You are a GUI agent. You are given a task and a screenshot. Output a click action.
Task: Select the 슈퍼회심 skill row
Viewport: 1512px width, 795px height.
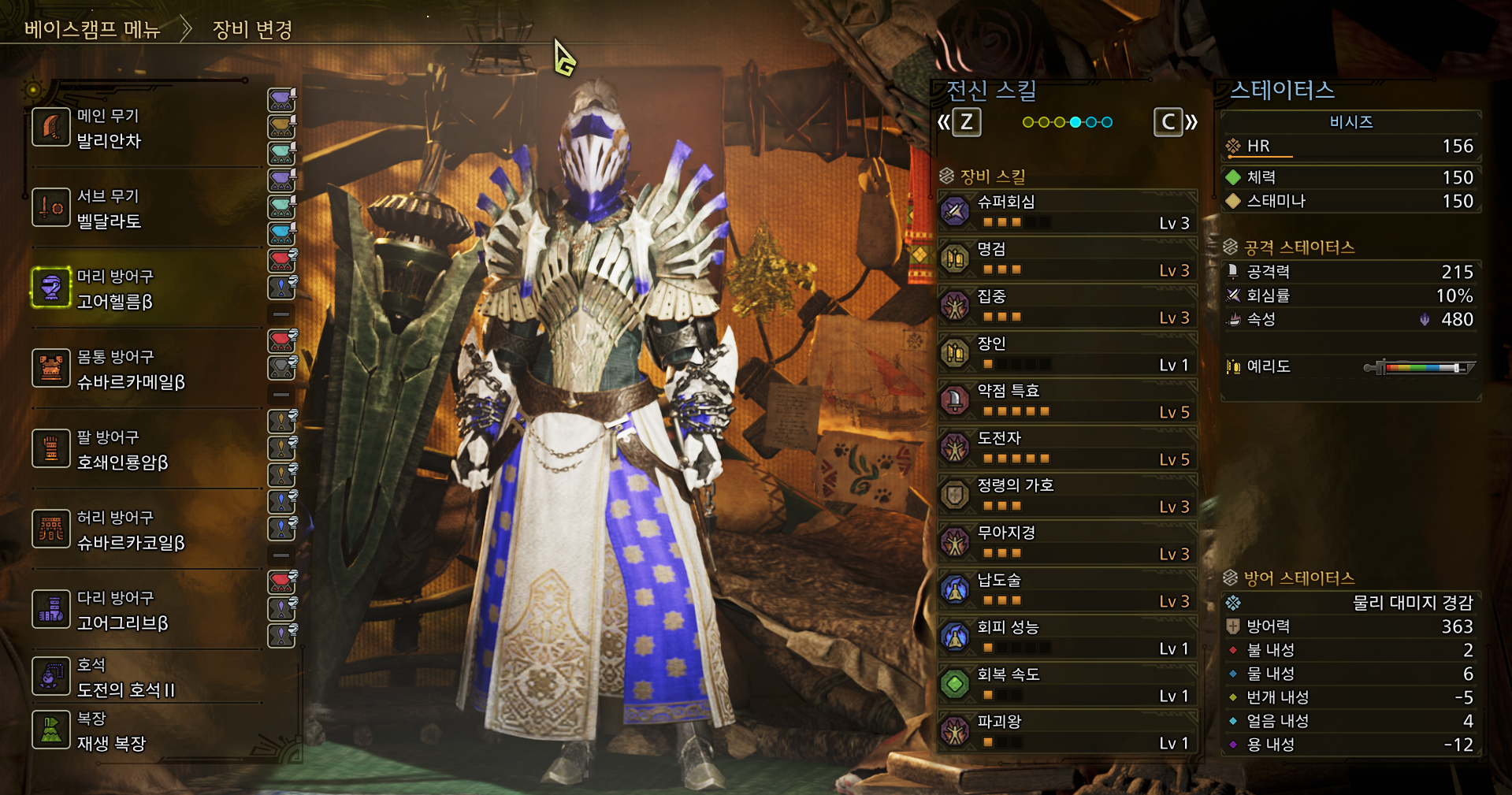pos(1068,211)
